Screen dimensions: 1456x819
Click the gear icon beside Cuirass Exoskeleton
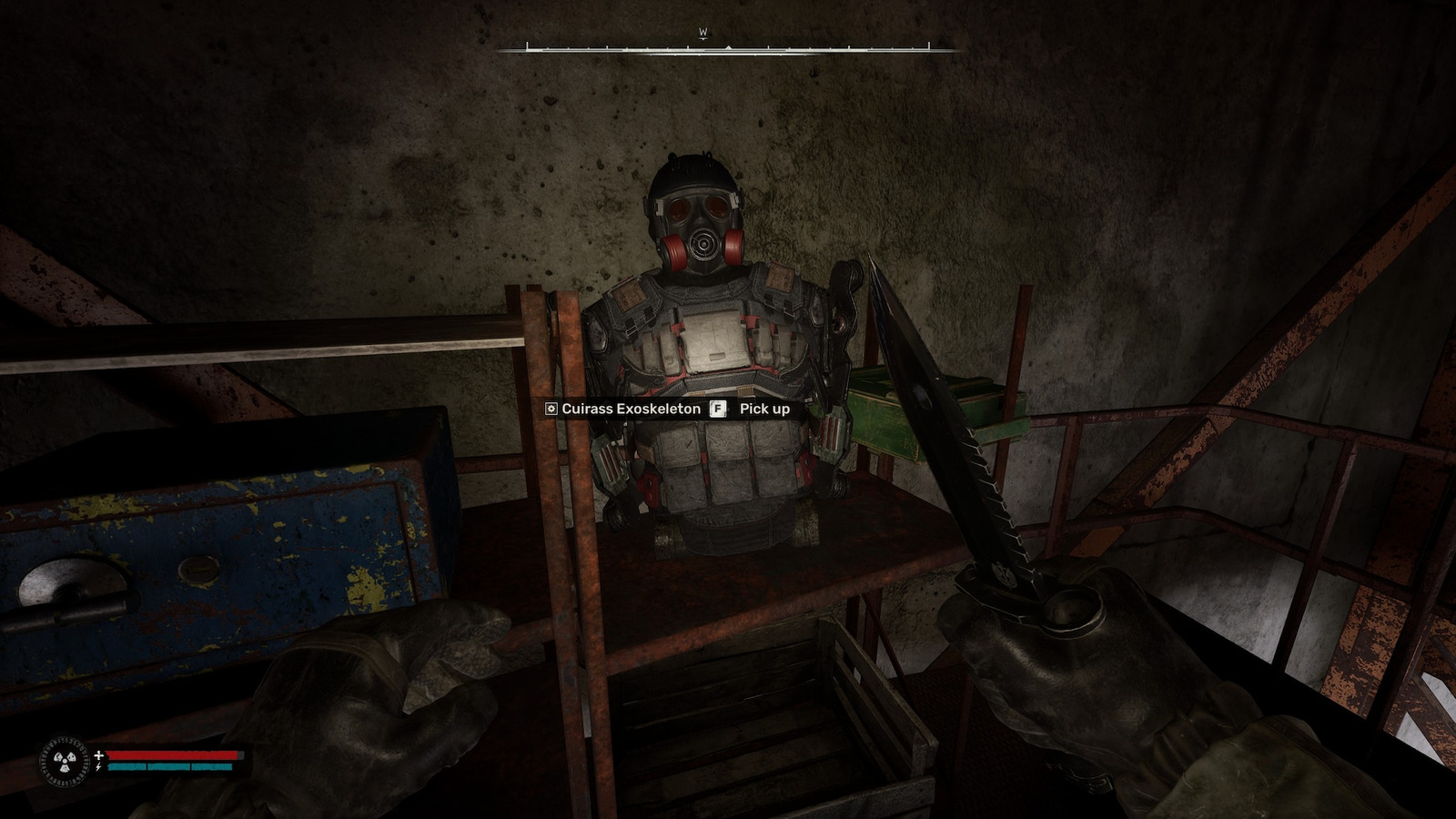(551, 409)
